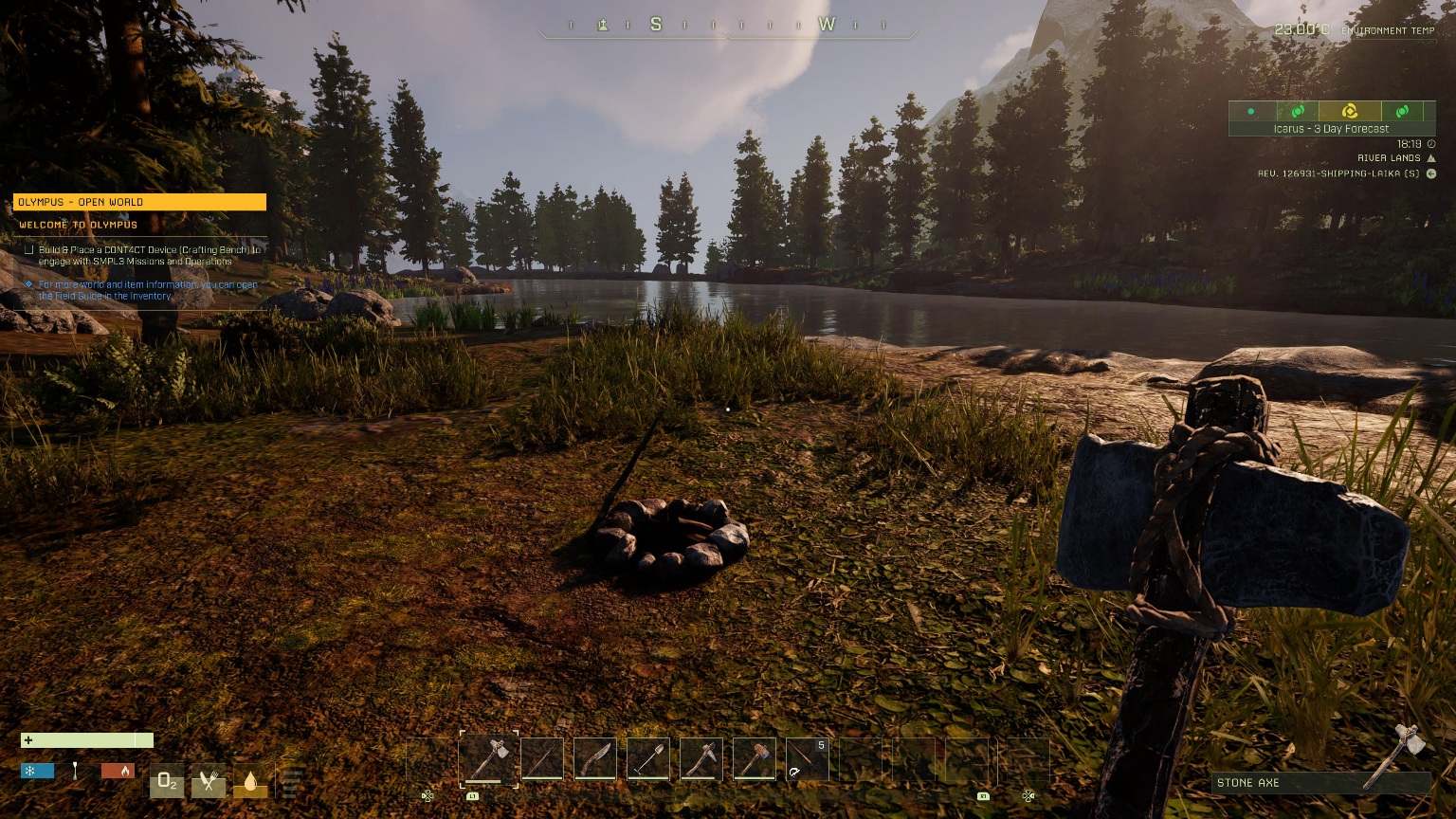Click the water droplet status icon
The image size is (1456, 819).
pyautogui.click(x=250, y=781)
